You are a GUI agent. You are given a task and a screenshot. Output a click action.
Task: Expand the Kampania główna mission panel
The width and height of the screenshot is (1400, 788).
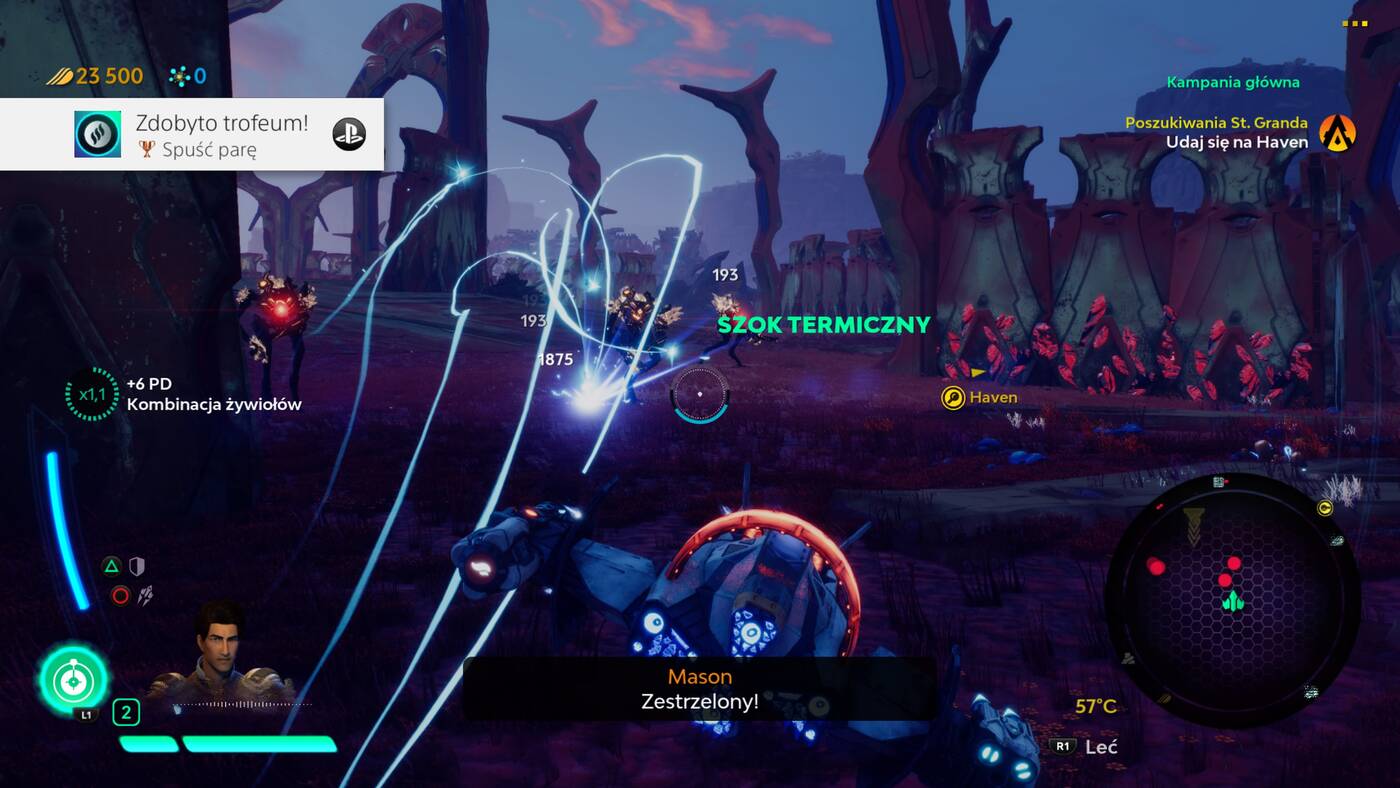click(1234, 81)
